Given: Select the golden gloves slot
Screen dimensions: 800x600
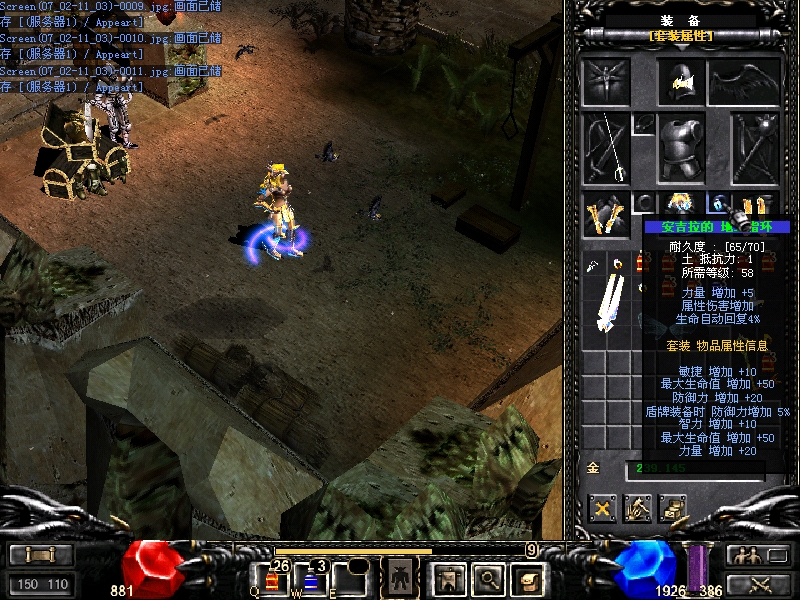Looking at the screenshot, I should [606, 211].
